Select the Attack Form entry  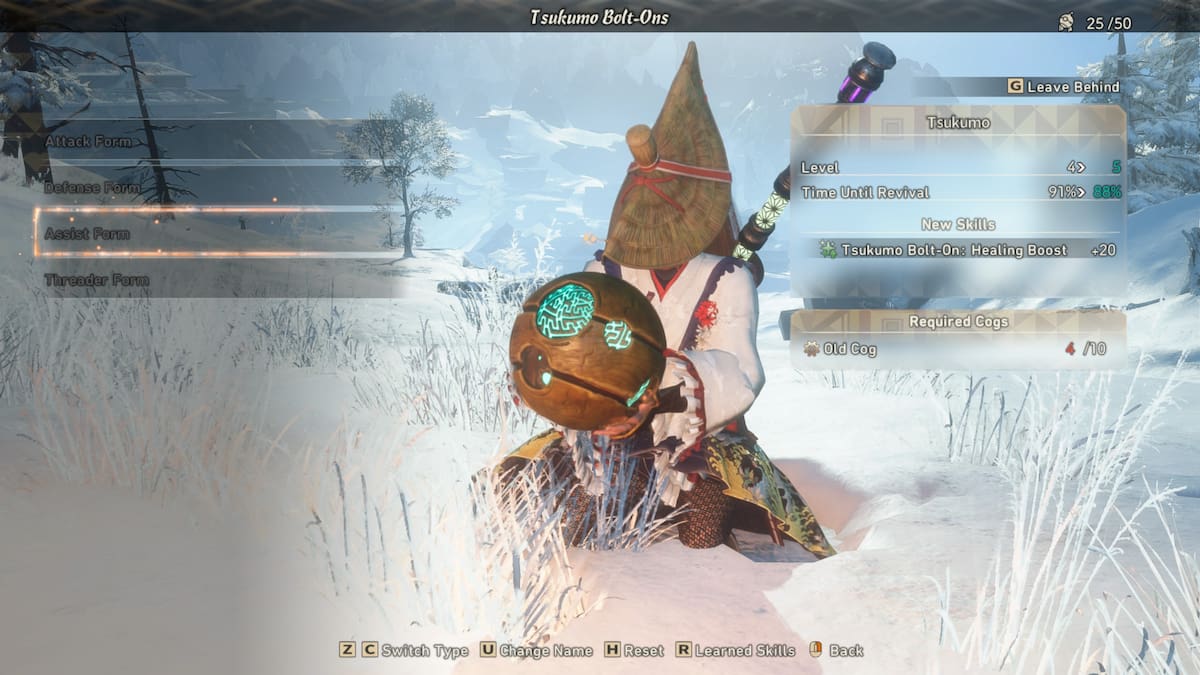(88, 142)
